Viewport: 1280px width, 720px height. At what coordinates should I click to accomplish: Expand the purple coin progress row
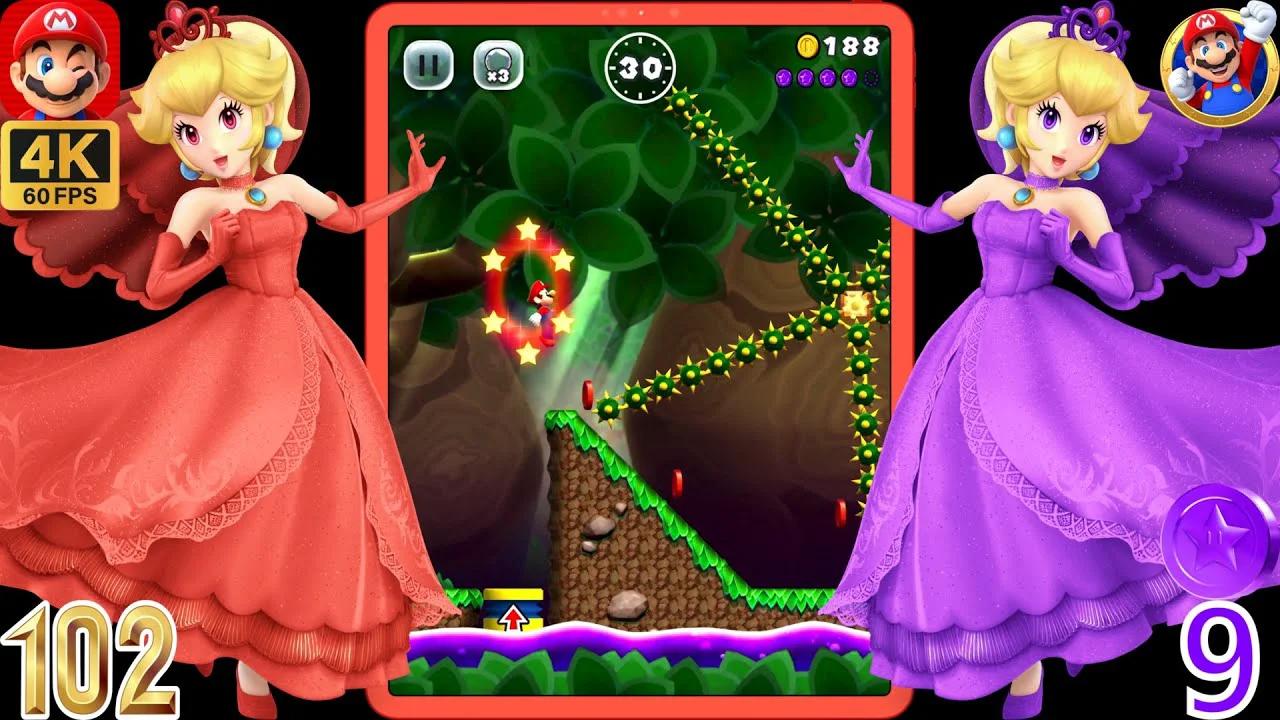[x=827, y=77]
